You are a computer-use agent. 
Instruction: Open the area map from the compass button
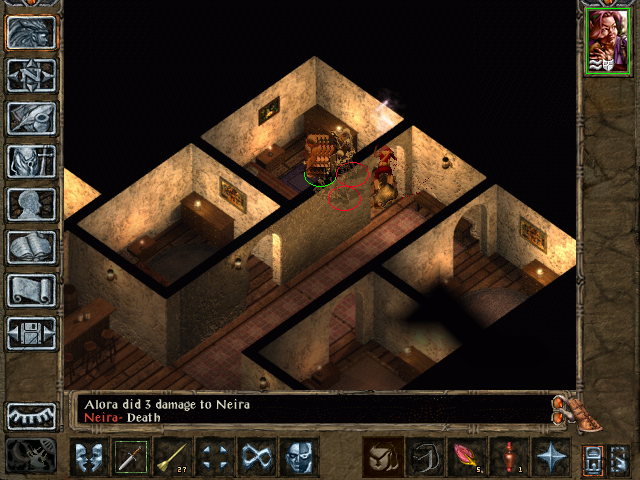pos(32,75)
